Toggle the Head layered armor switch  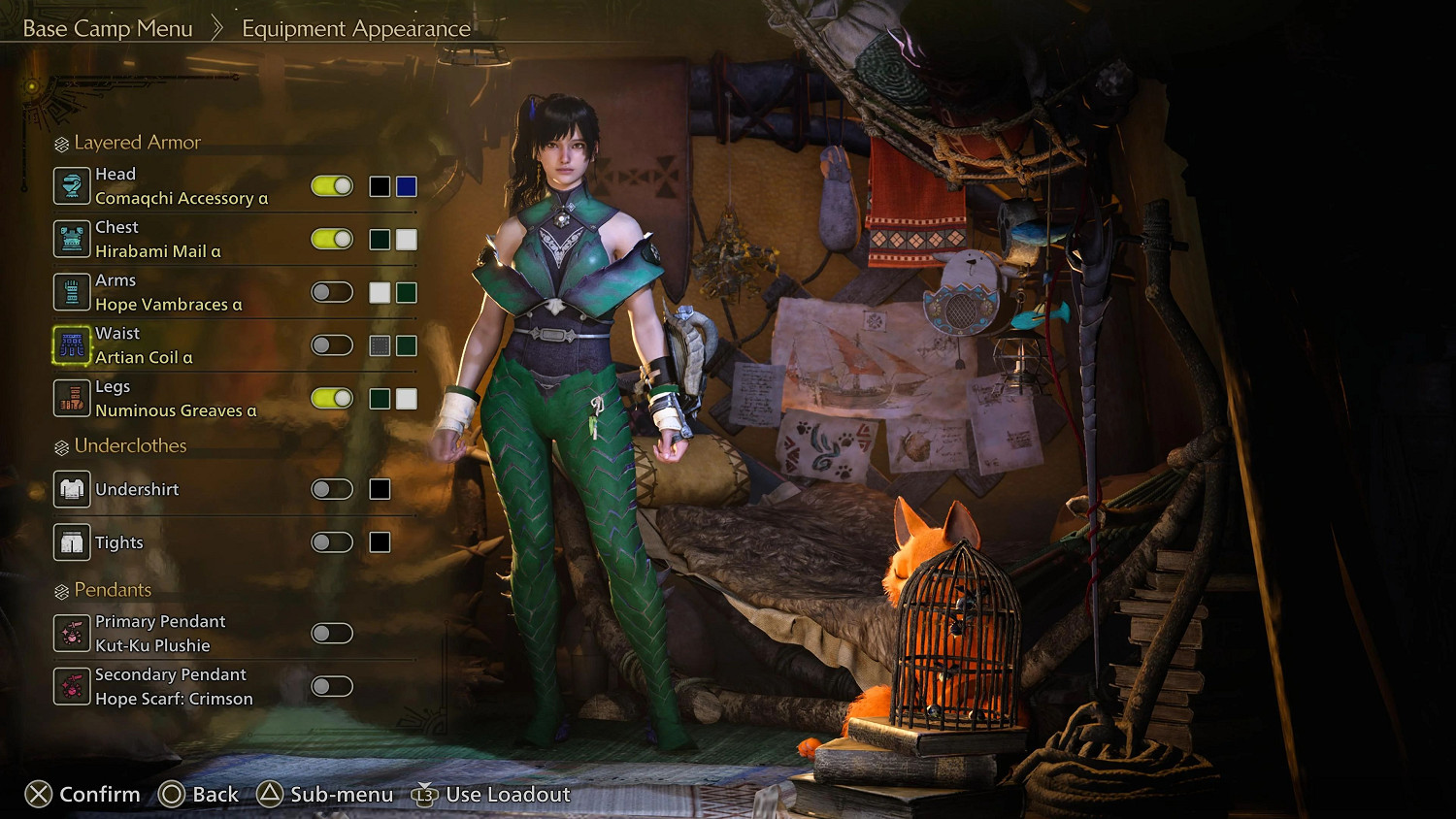point(332,186)
